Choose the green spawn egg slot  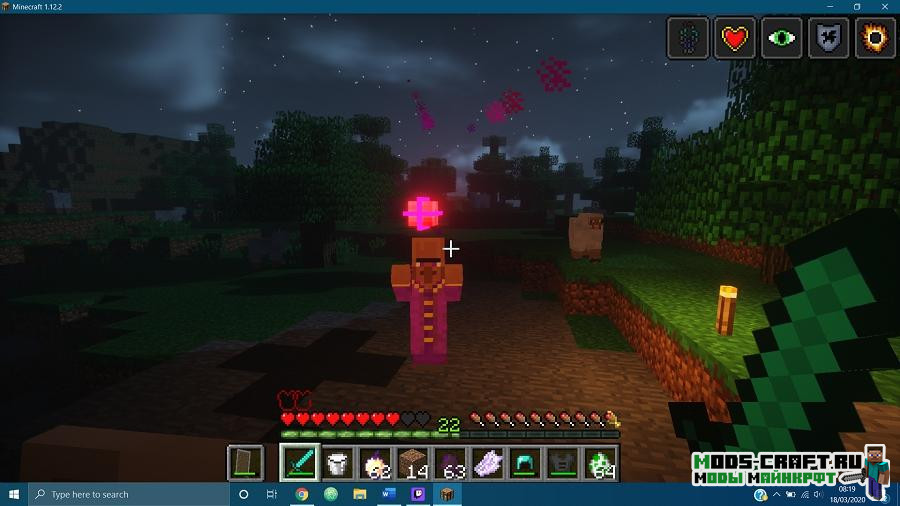pos(601,463)
